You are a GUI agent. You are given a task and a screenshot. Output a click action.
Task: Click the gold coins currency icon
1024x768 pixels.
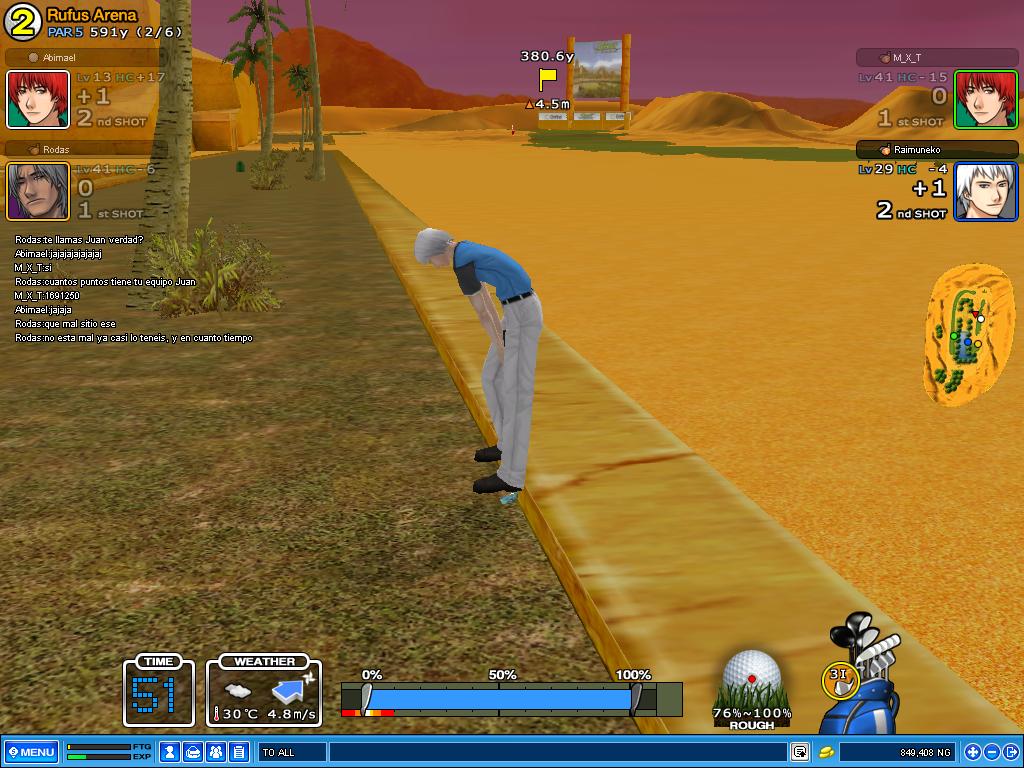tap(827, 752)
